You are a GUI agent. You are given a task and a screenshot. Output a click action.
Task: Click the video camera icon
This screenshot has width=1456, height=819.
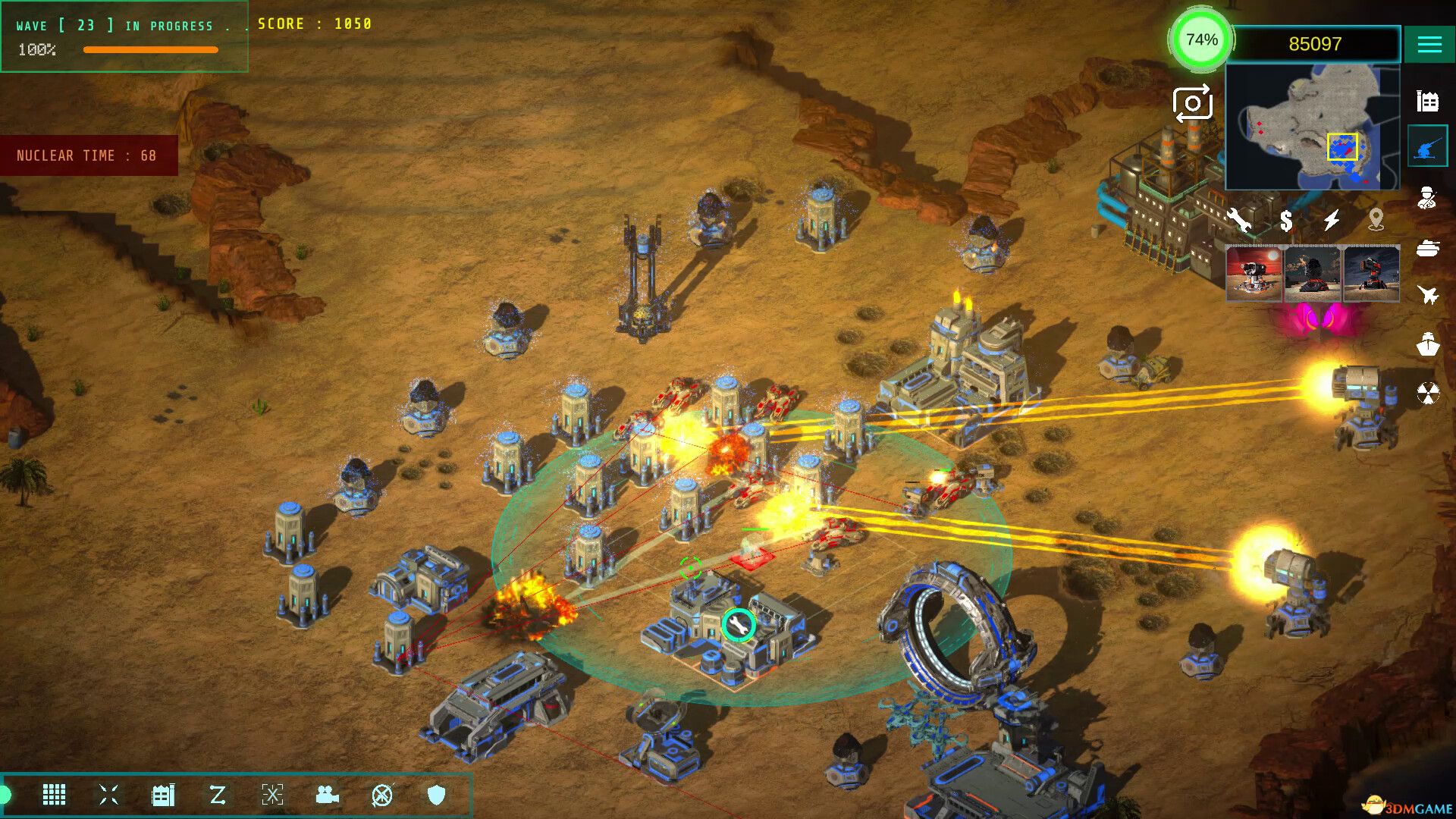(327, 795)
